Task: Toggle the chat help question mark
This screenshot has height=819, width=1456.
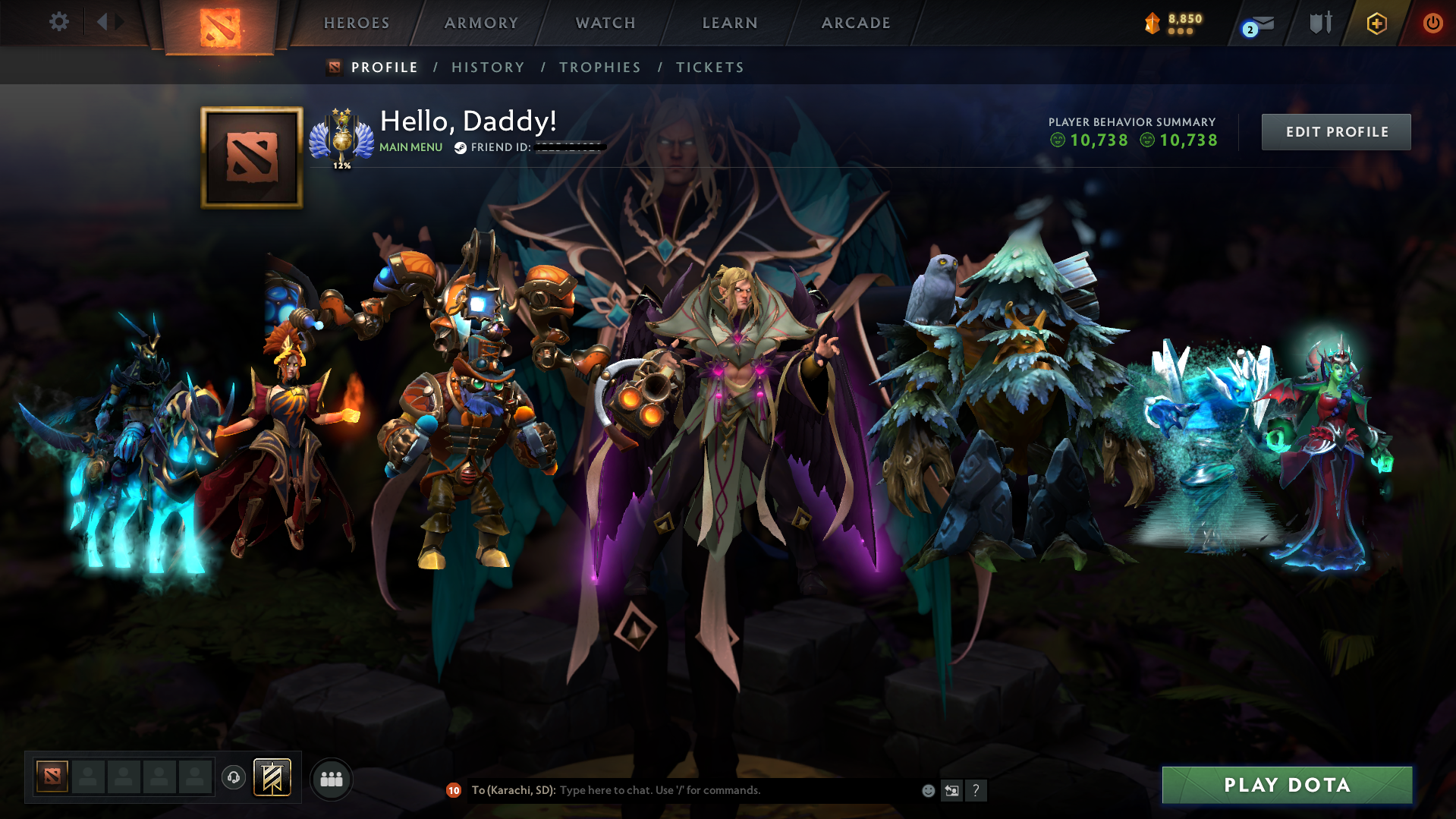Action: [976, 790]
